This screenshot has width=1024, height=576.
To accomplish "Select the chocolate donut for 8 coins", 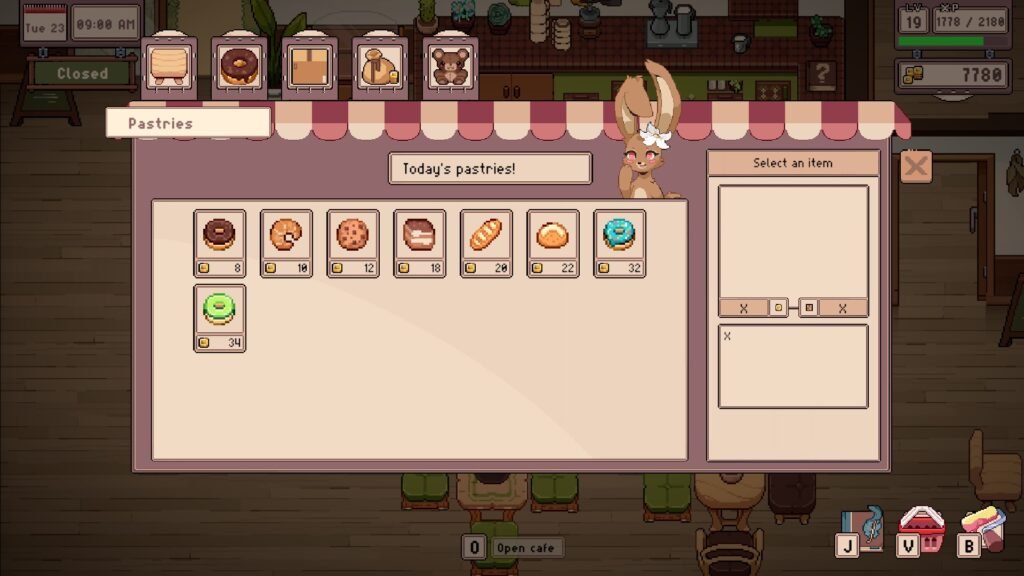I will pyautogui.click(x=219, y=236).
